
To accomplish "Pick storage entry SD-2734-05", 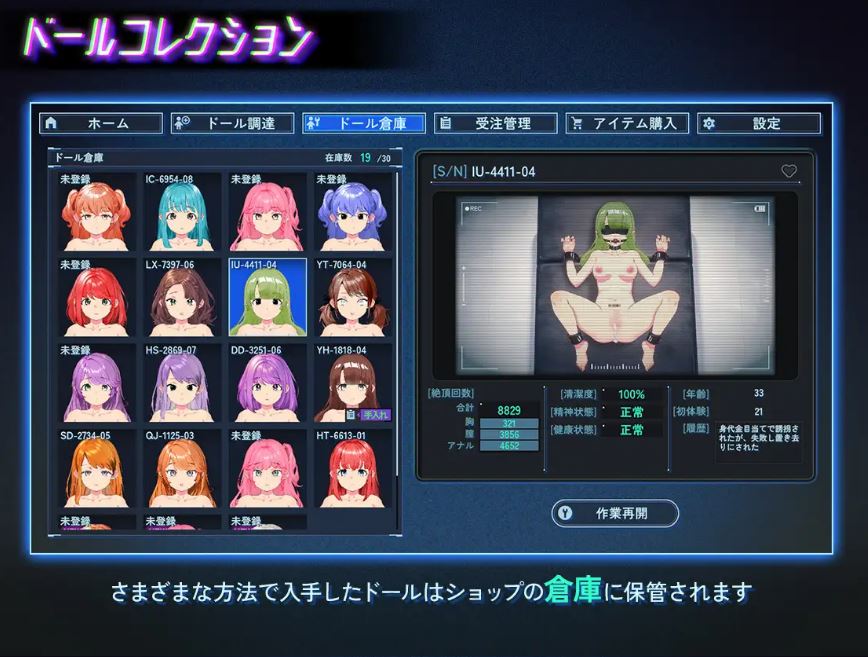I will (97, 468).
